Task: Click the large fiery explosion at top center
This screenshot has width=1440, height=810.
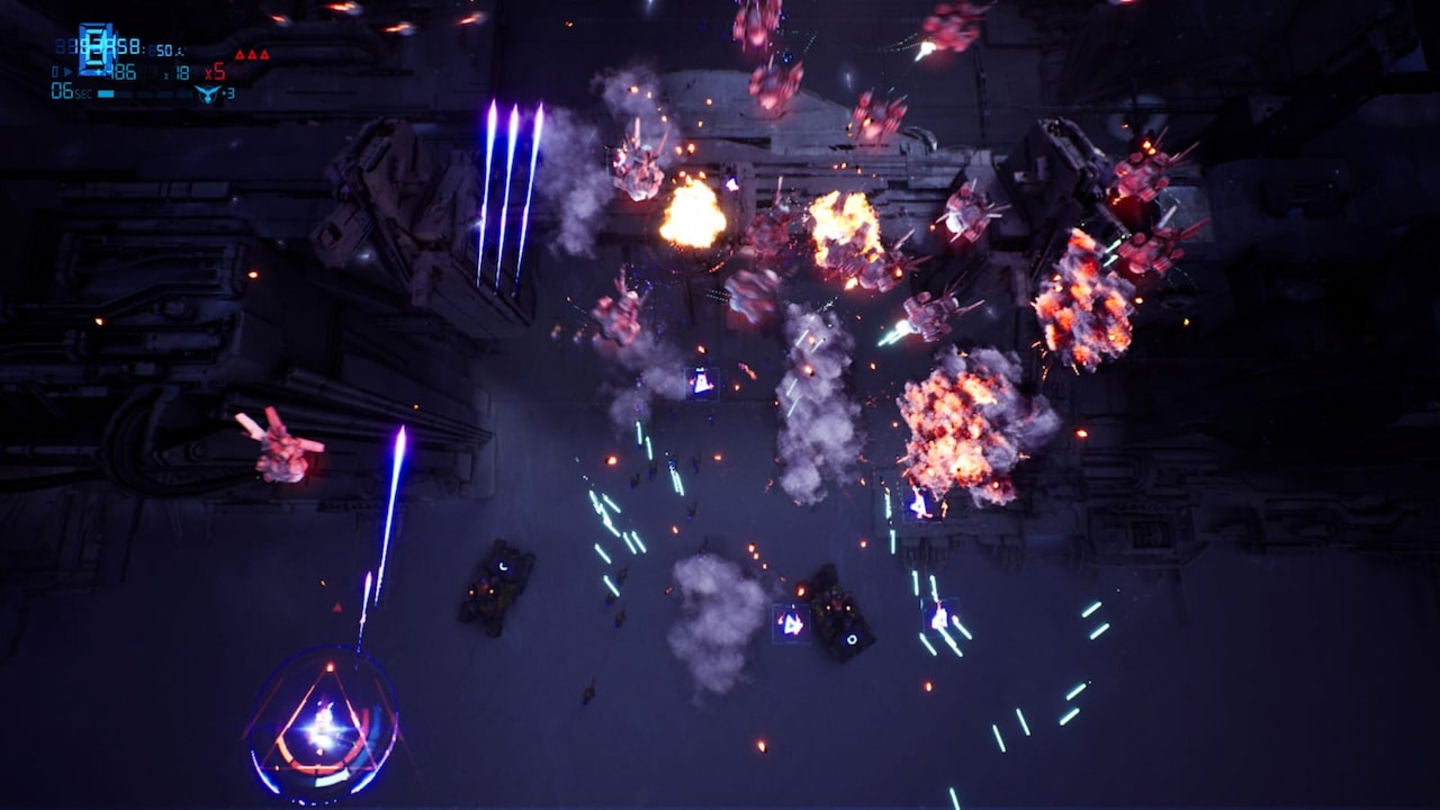Action: coord(690,215)
